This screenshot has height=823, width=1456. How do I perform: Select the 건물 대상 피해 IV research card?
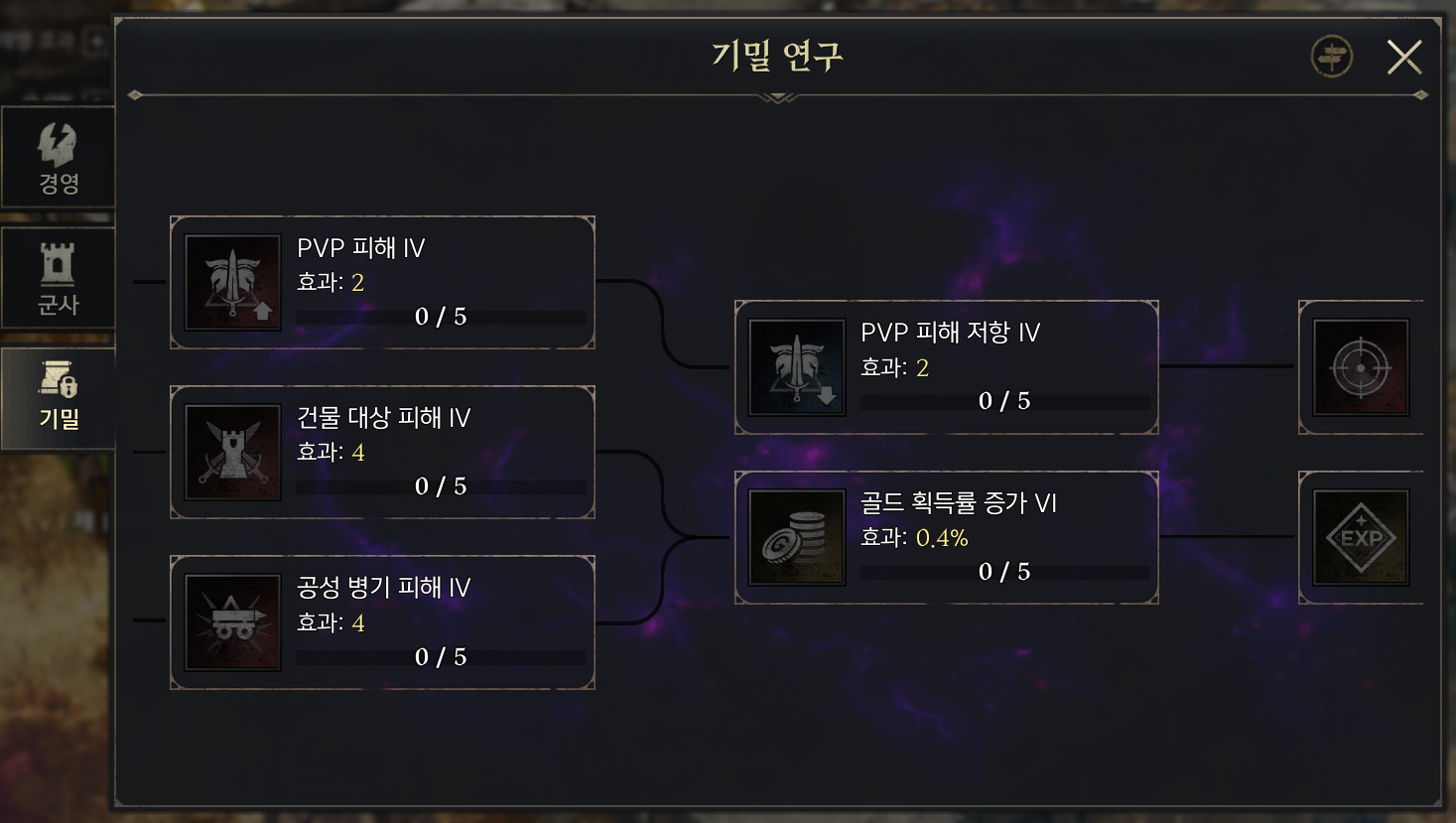pyautogui.click(x=382, y=451)
